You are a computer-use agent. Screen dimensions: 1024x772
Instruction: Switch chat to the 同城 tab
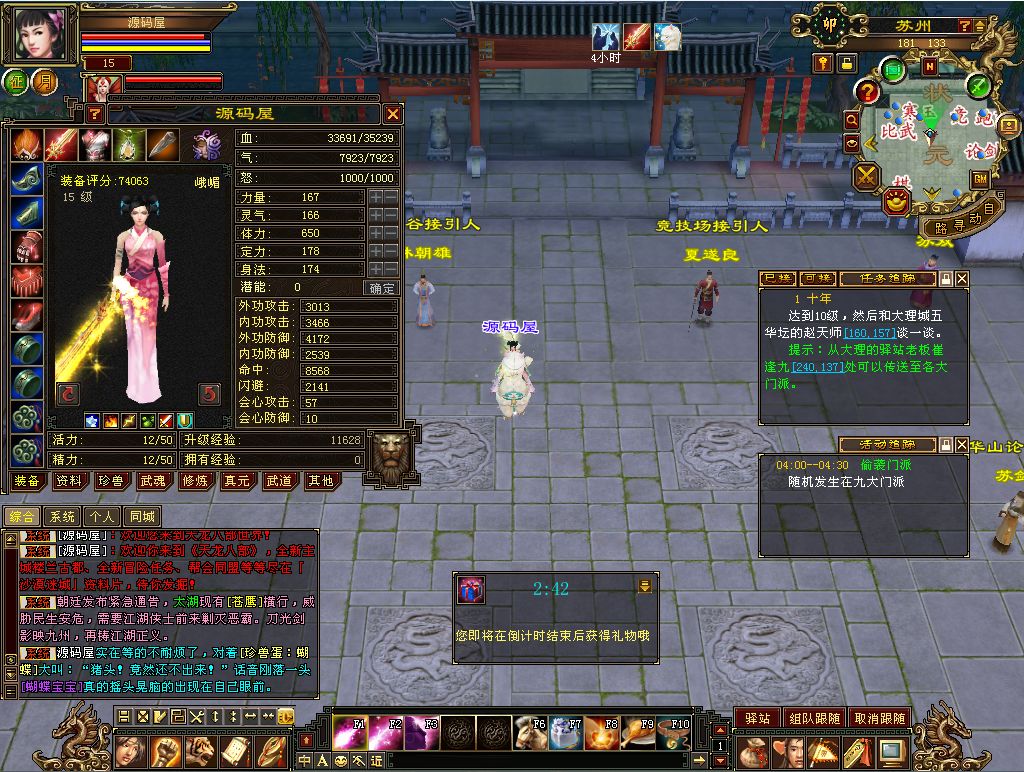coord(142,517)
